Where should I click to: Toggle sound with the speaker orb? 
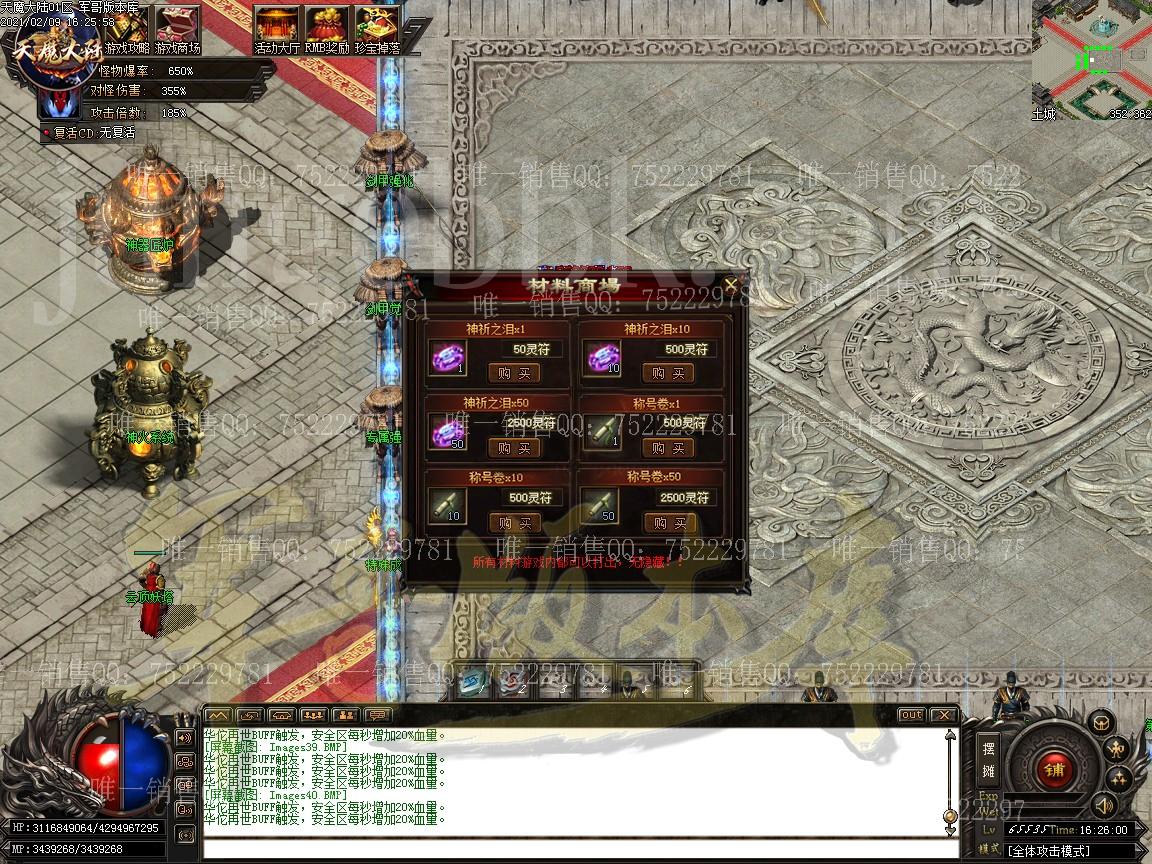coord(1104,804)
